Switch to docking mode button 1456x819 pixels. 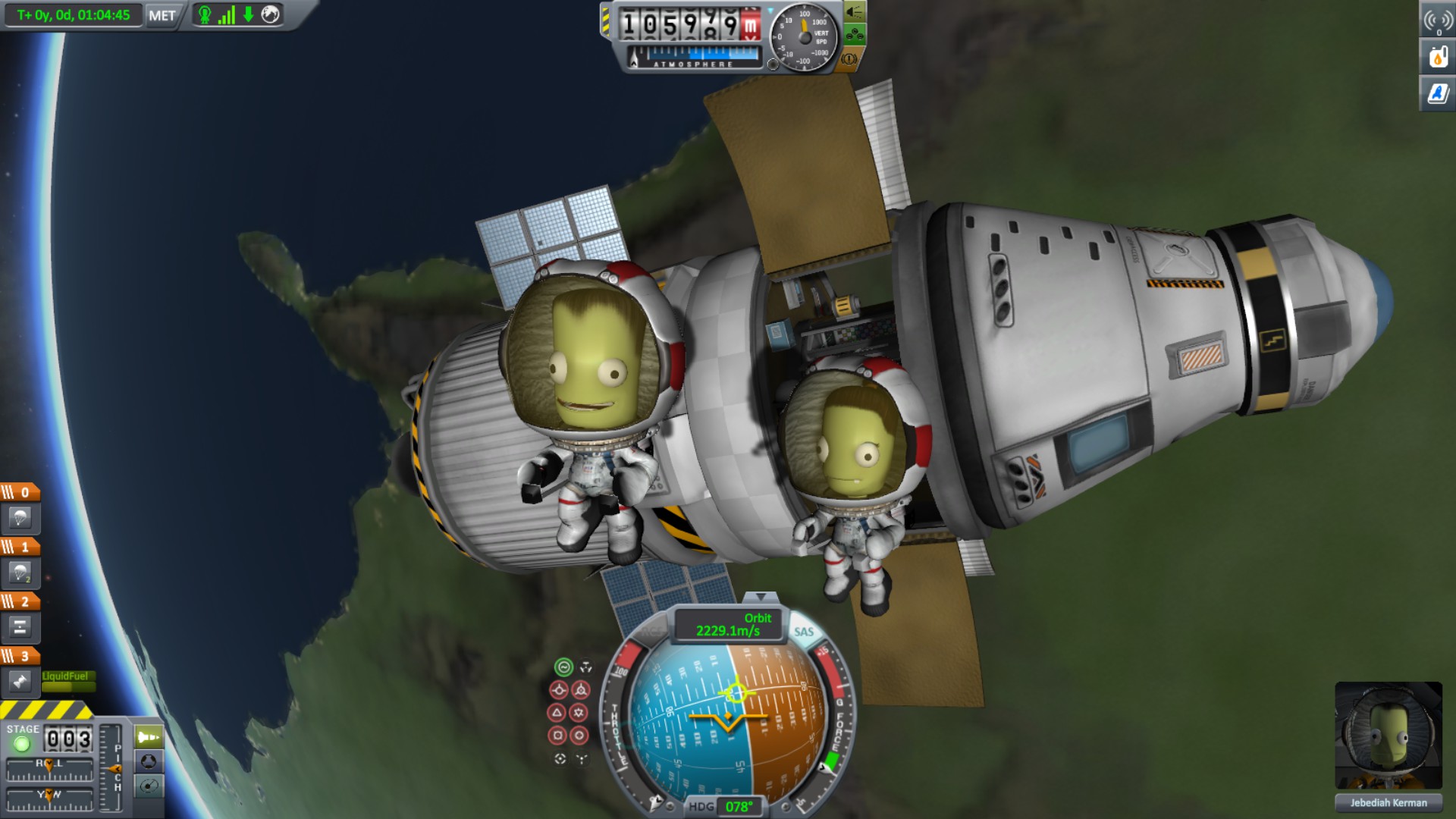(x=149, y=761)
